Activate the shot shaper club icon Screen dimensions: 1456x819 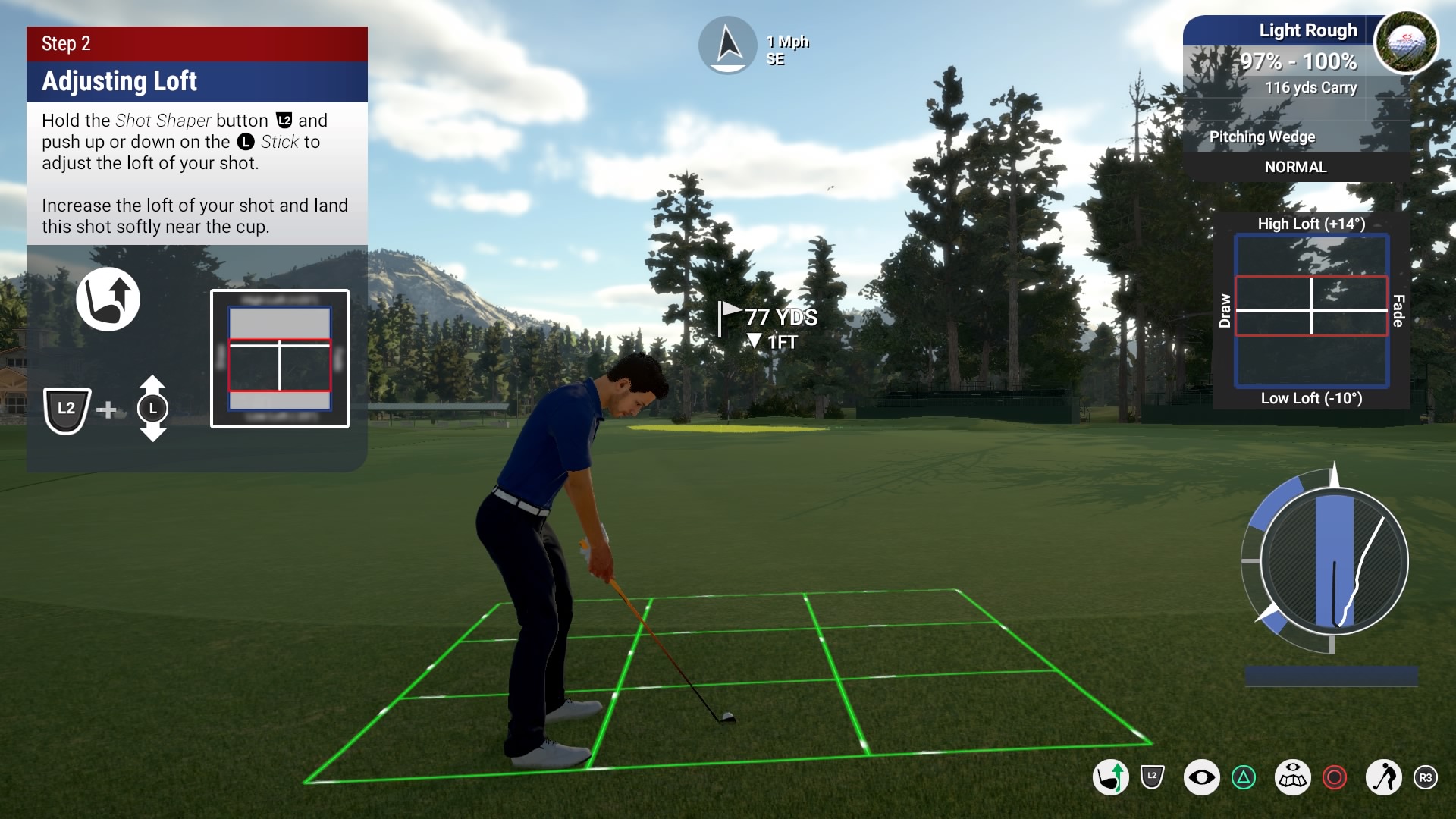[x=1111, y=778]
